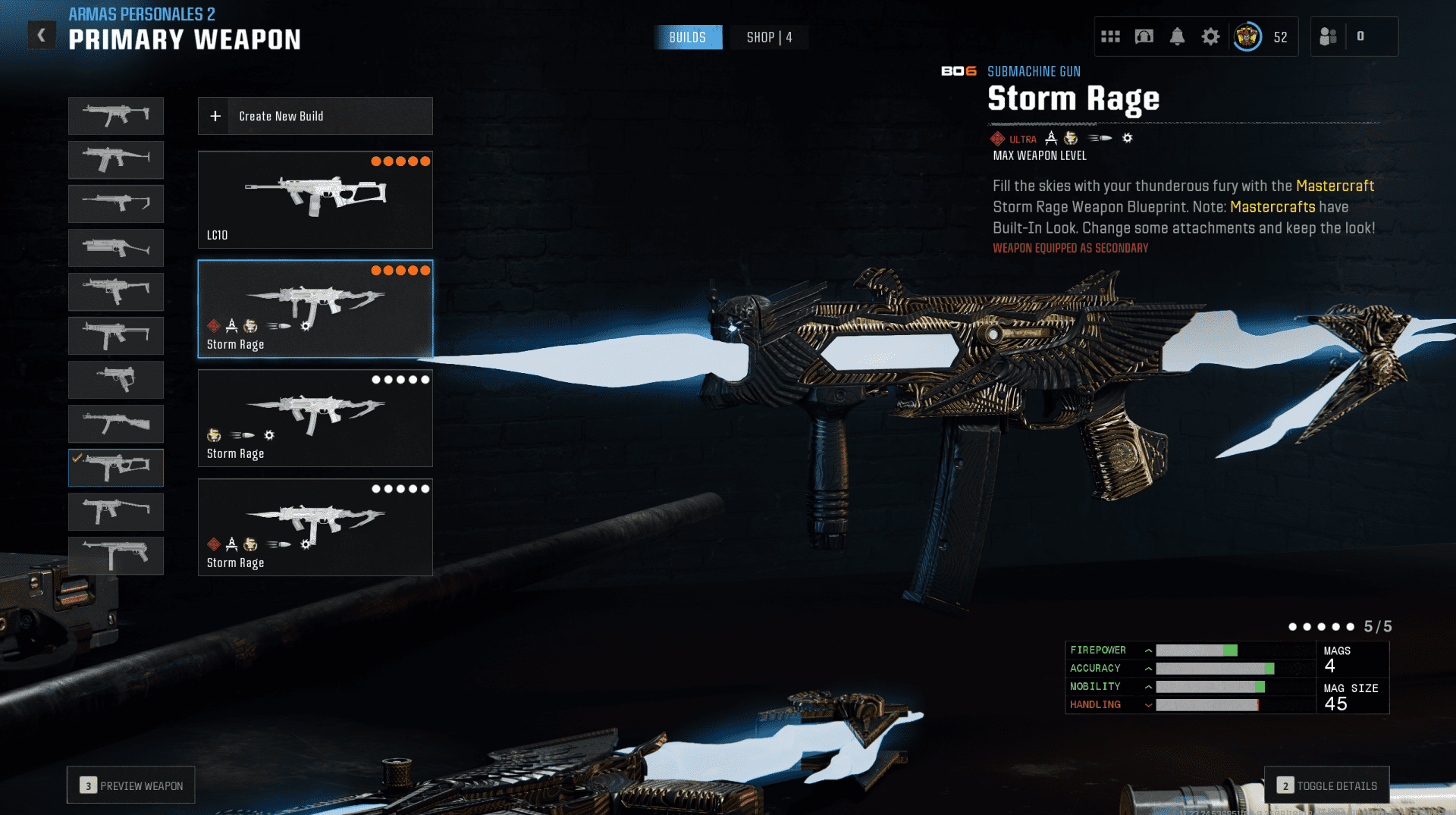Open the grid menu icon

pyautogui.click(x=1110, y=36)
